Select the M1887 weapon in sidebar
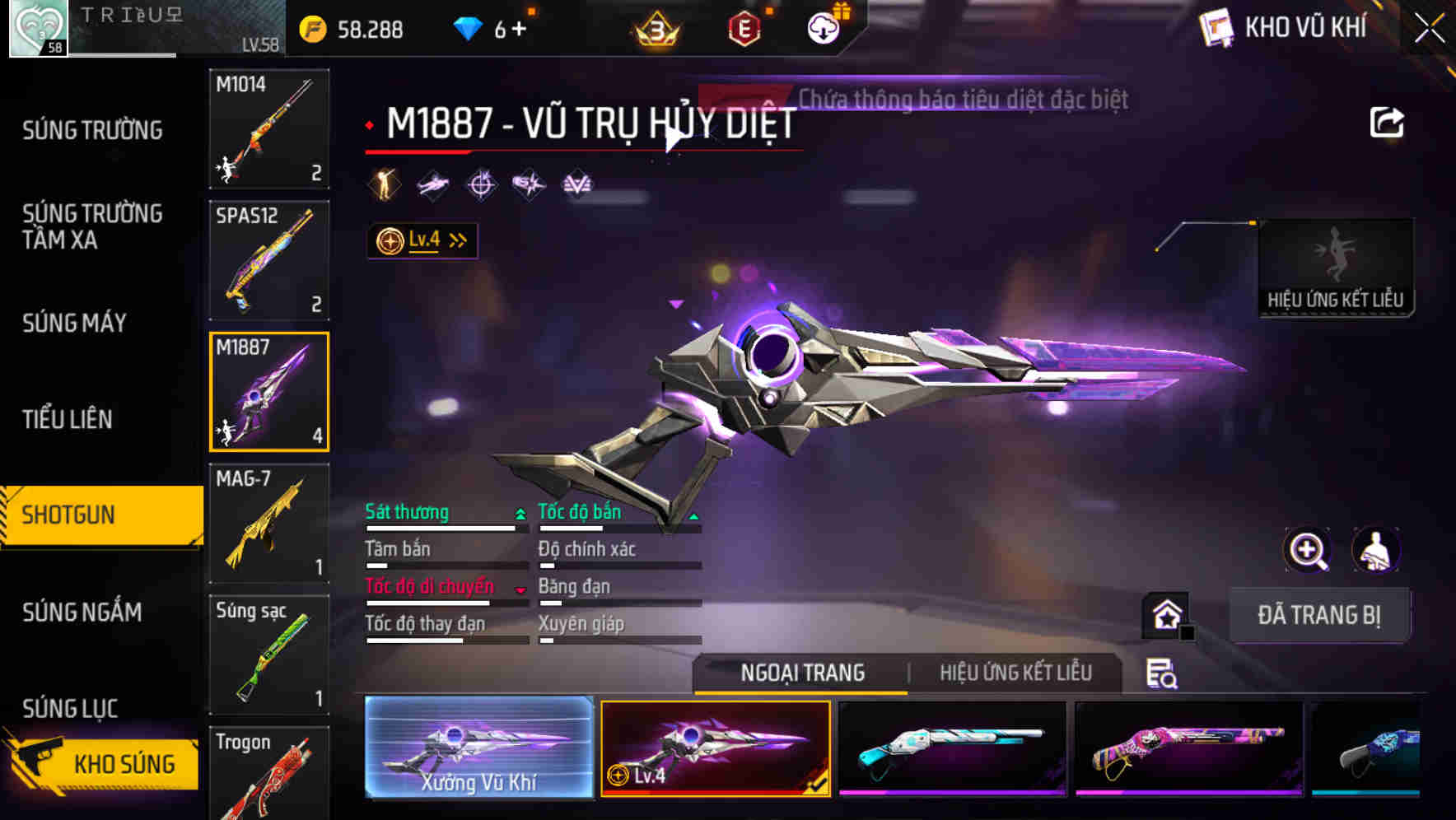1456x820 pixels. tap(268, 391)
